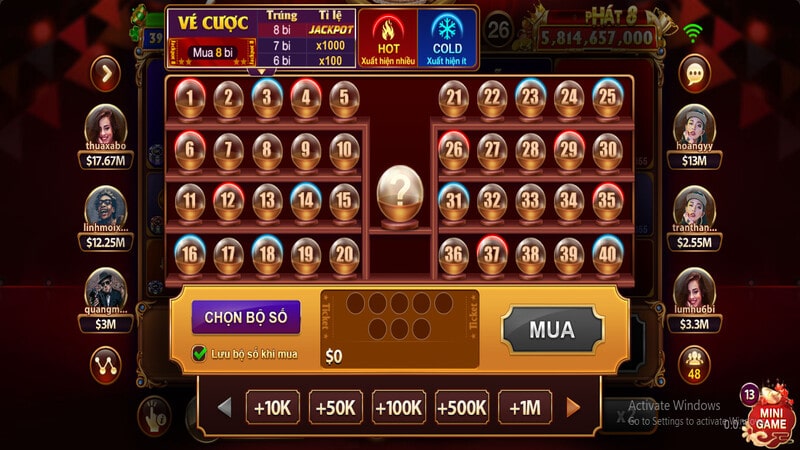Image resolution: width=800 pixels, height=450 pixels.
Task: Show HOT frequently appearing numbers
Action: (x=387, y=40)
